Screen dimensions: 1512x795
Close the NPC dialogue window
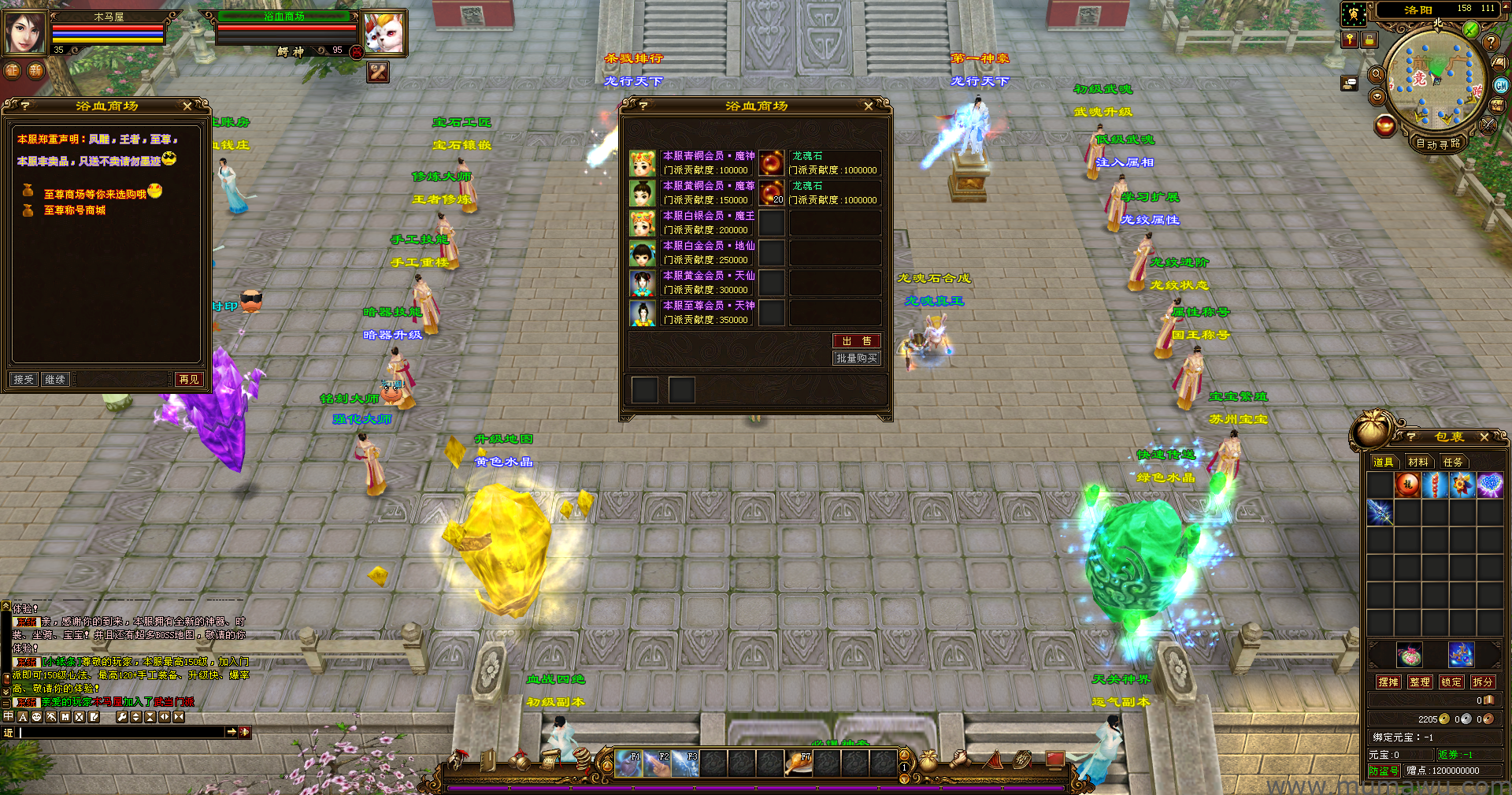(x=187, y=106)
